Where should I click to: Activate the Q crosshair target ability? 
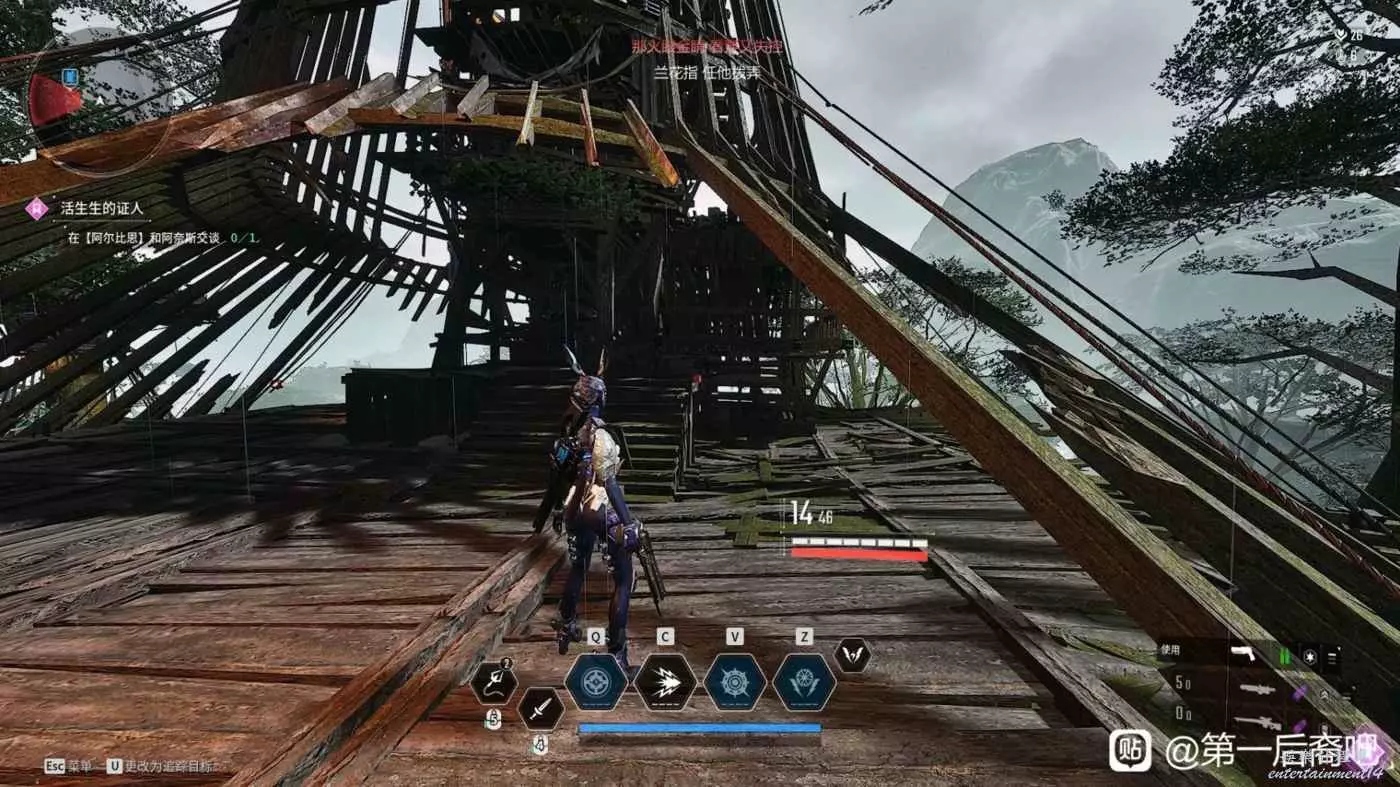pyautogui.click(x=596, y=682)
